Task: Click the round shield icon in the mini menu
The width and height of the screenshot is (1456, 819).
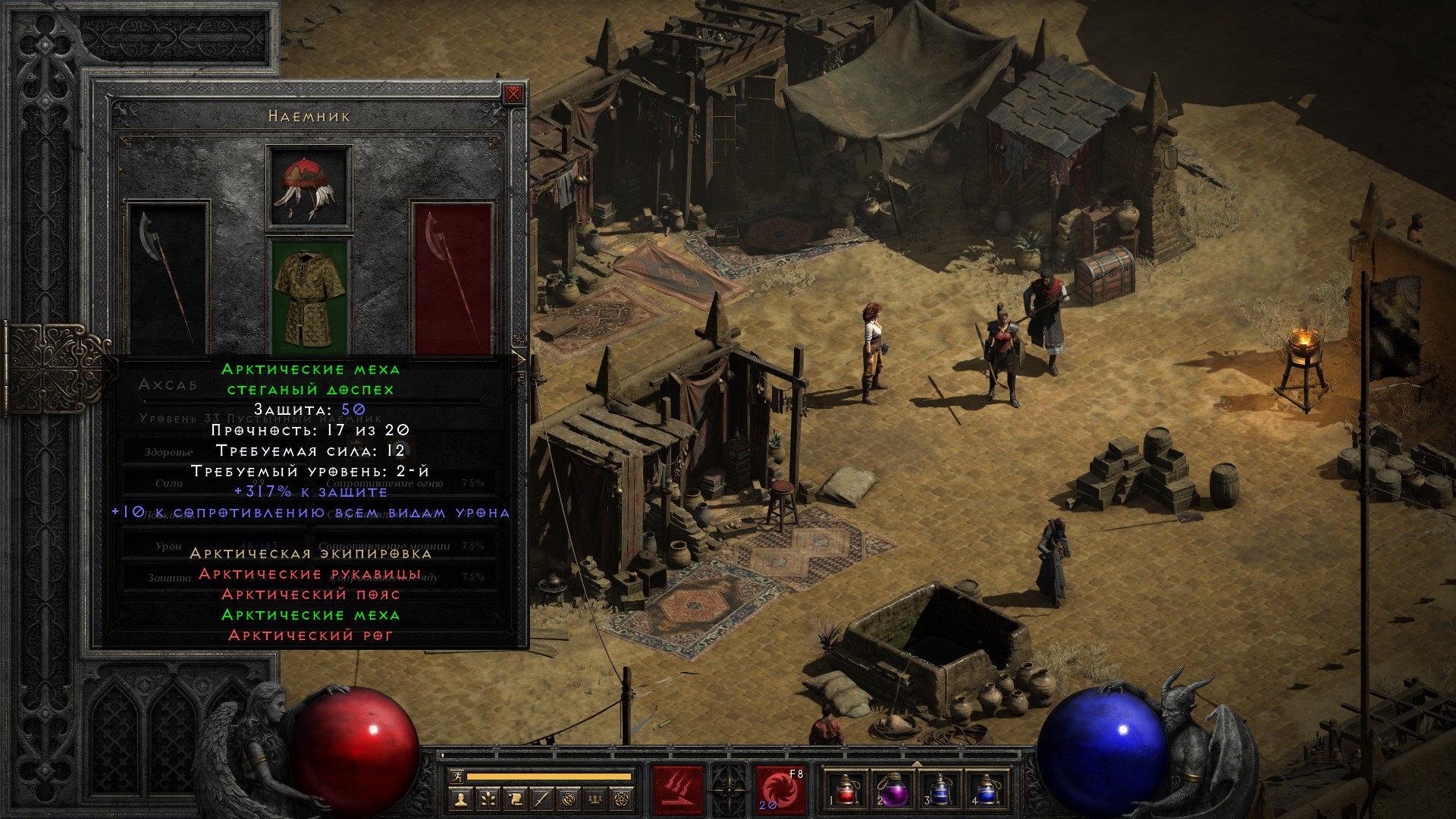Action: (570, 799)
